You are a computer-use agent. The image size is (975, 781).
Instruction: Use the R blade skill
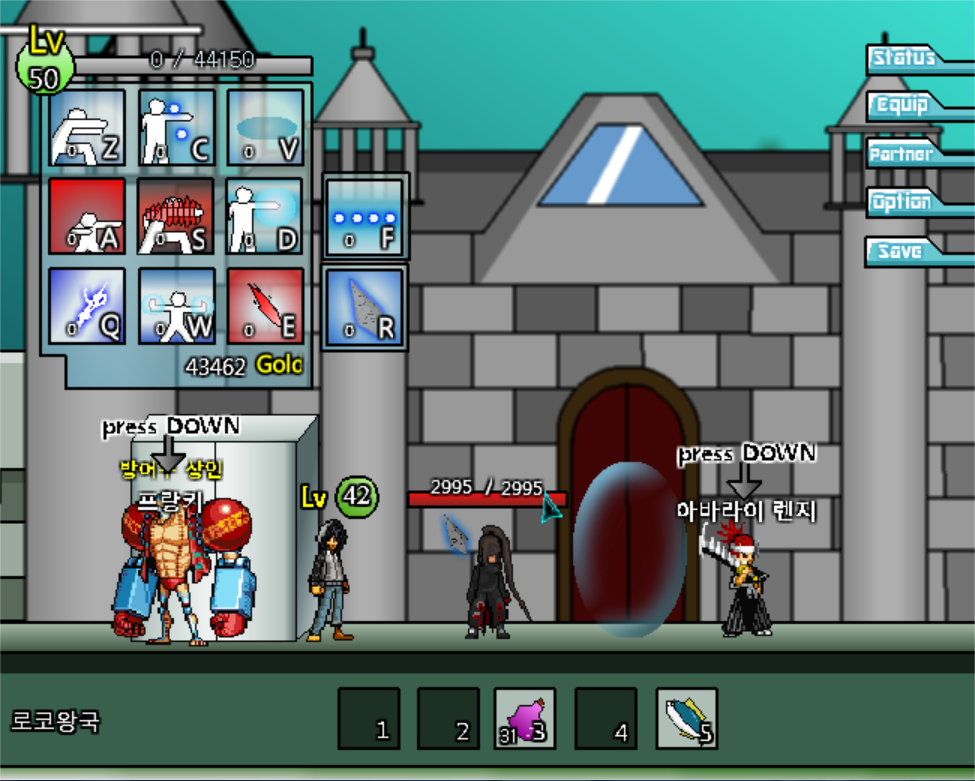(364, 307)
